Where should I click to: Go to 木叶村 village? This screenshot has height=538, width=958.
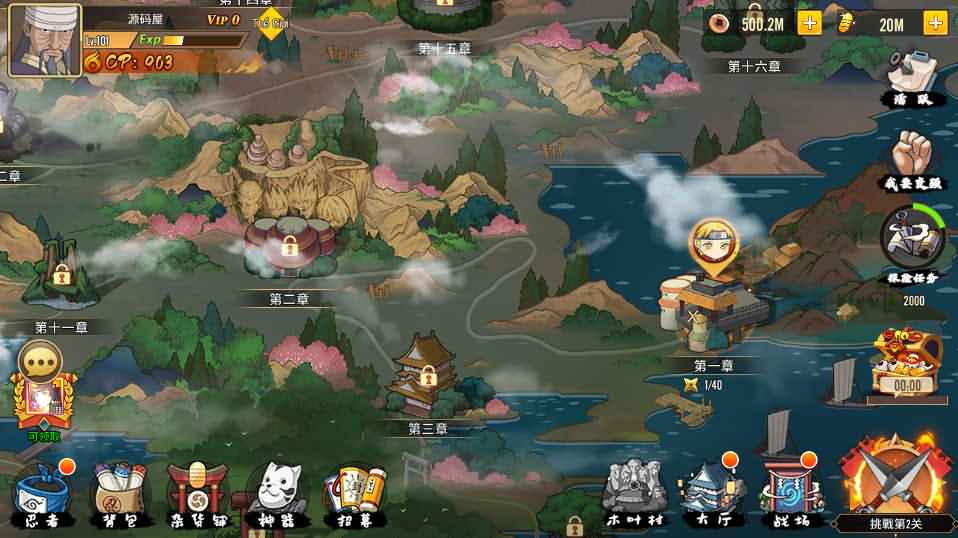point(635,490)
